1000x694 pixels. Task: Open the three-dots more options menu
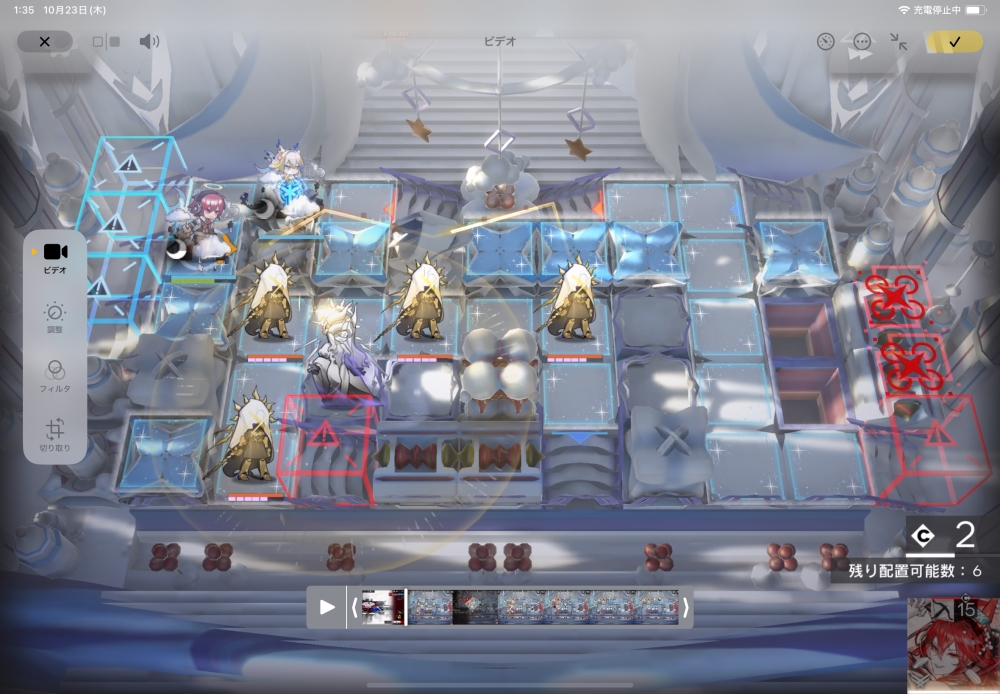tap(862, 42)
